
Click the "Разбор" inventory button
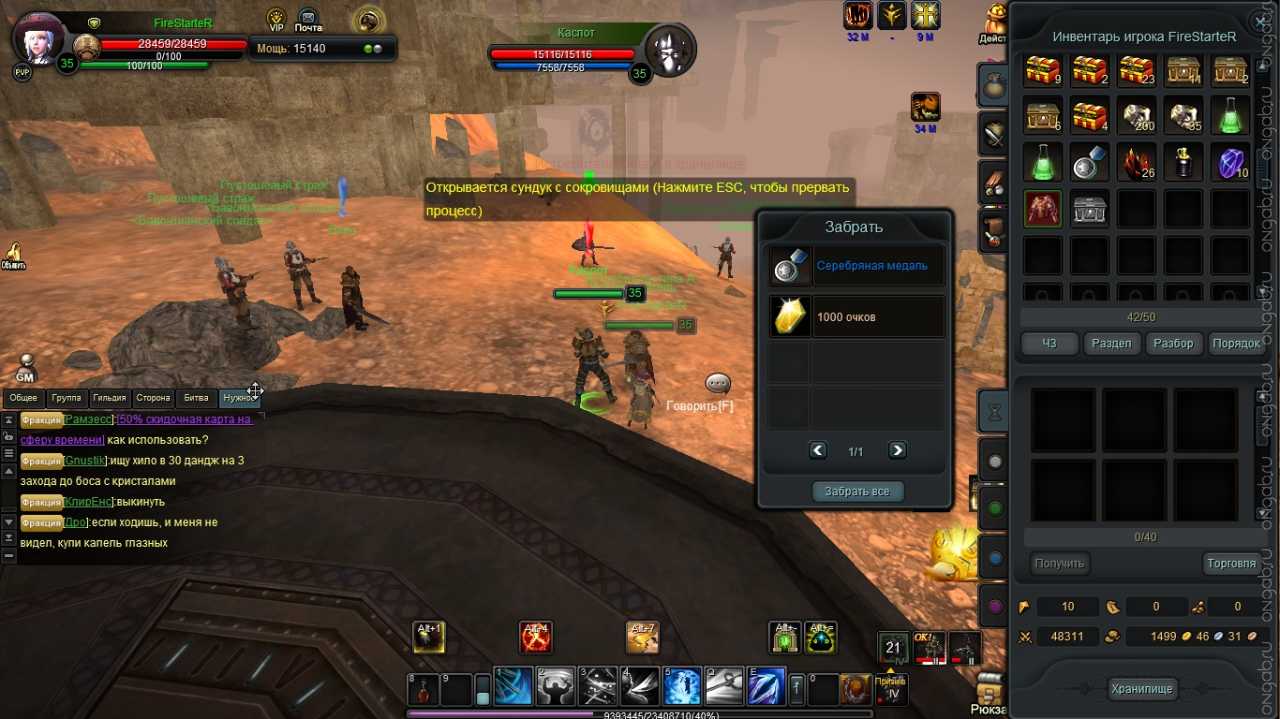pyautogui.click(x=1173, y=343)
